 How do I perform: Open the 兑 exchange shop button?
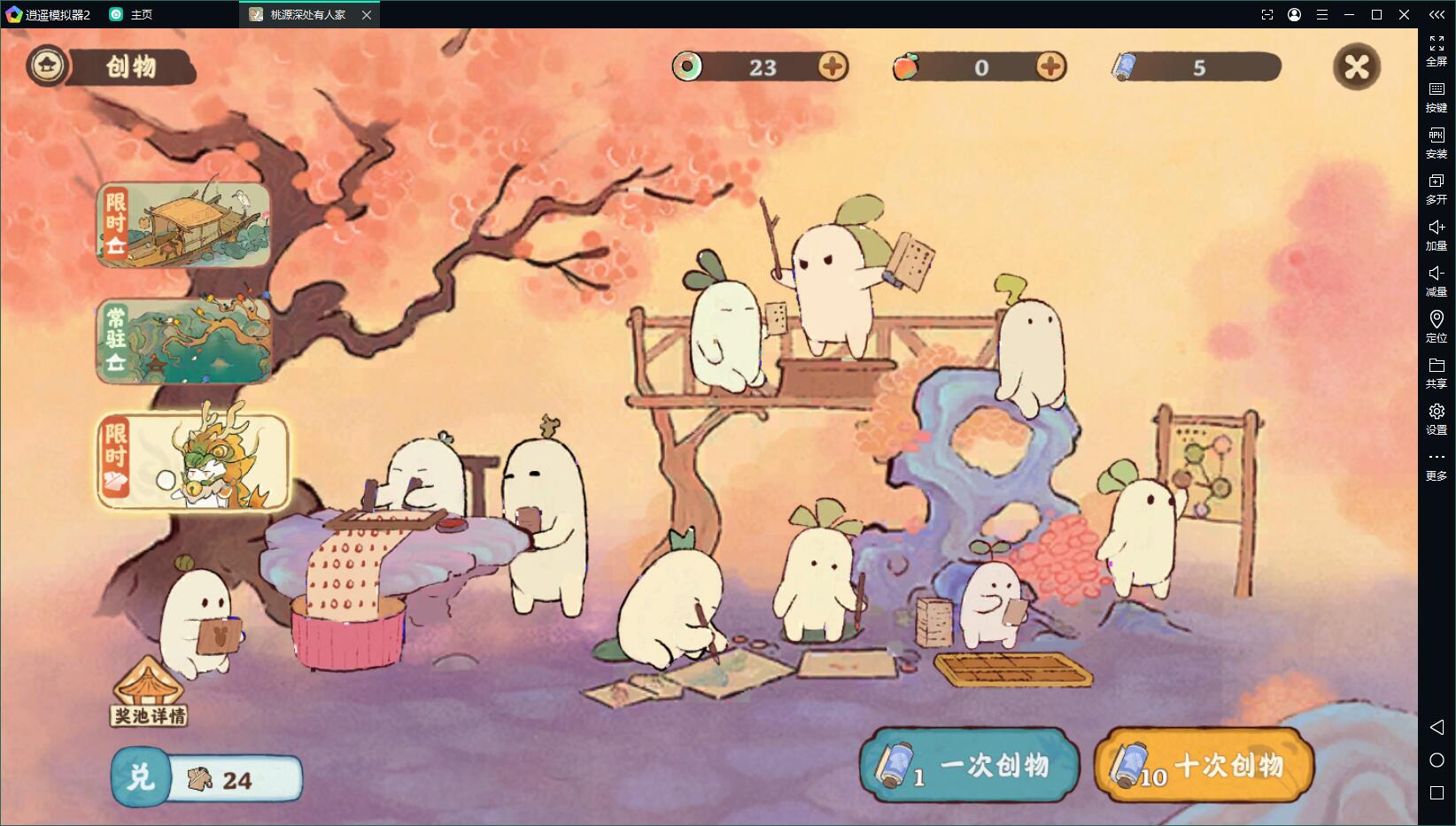point(140,777)
